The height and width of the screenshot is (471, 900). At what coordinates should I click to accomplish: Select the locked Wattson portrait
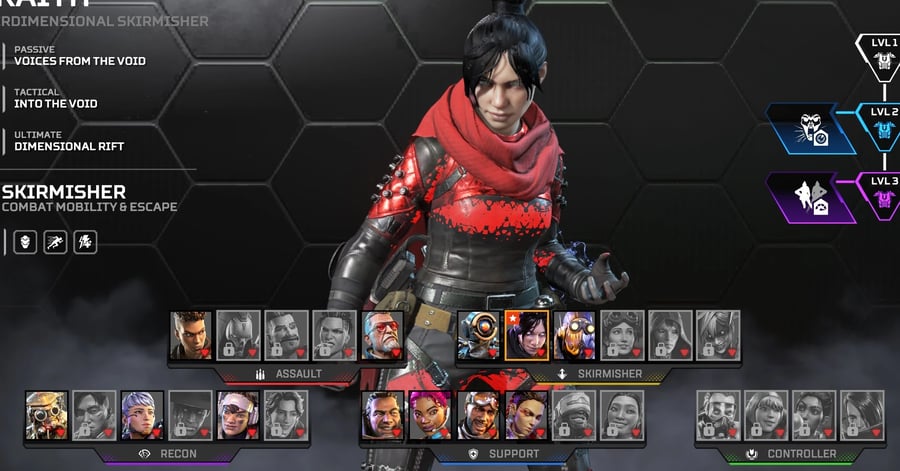765,415
